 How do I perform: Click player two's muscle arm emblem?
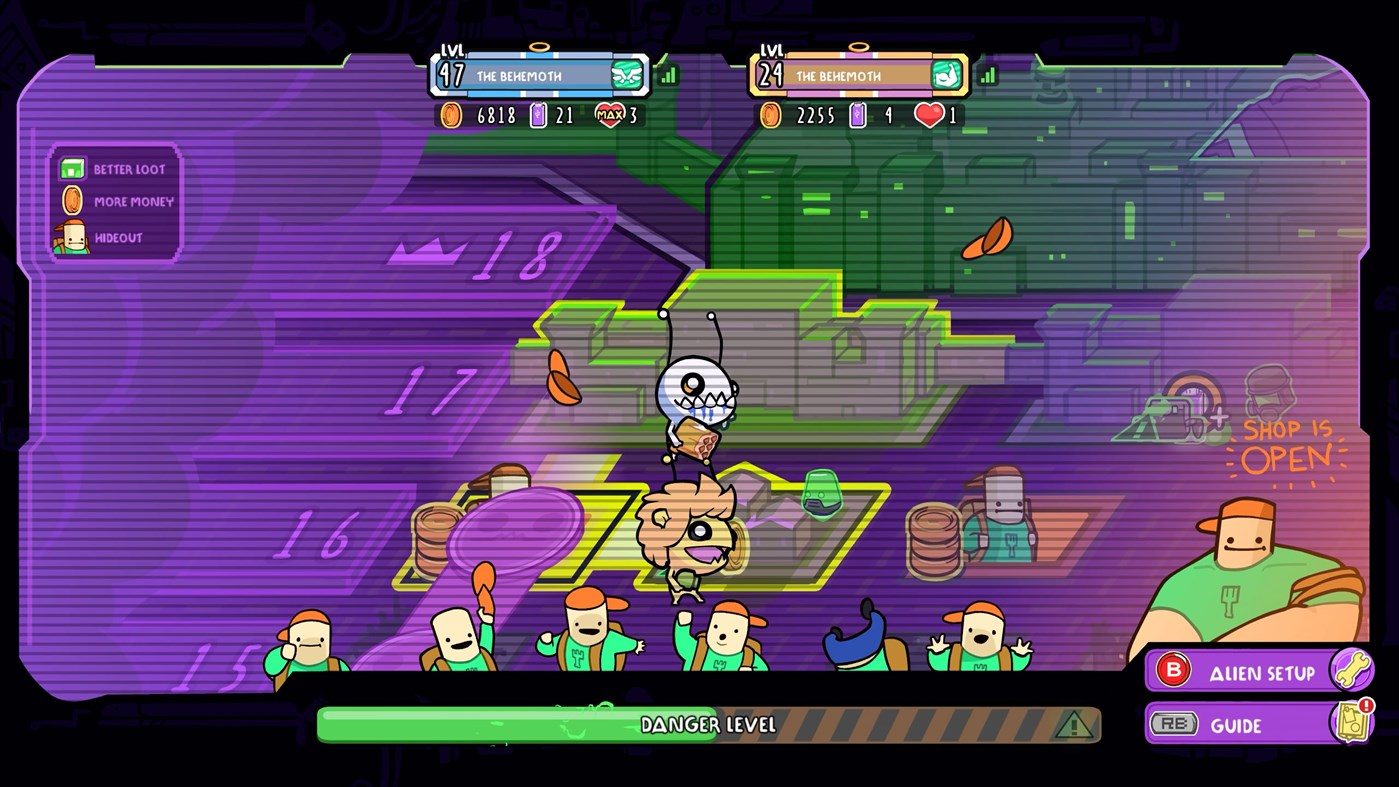tap(945, 74)
